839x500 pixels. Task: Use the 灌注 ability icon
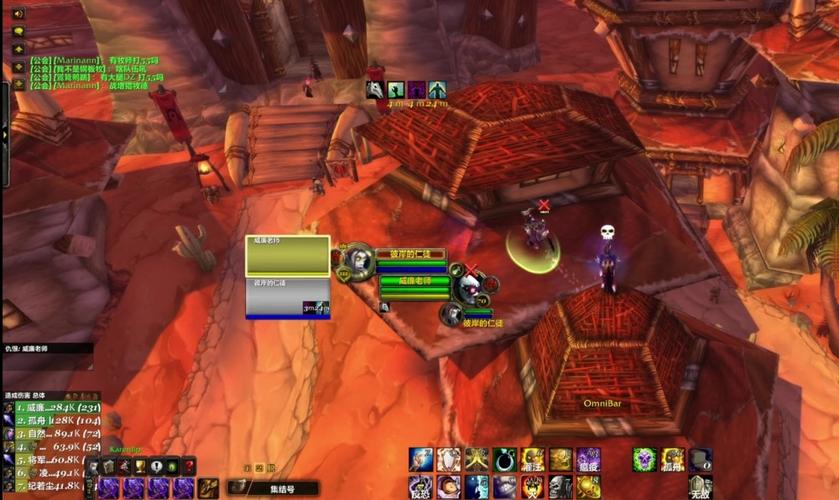532,460
